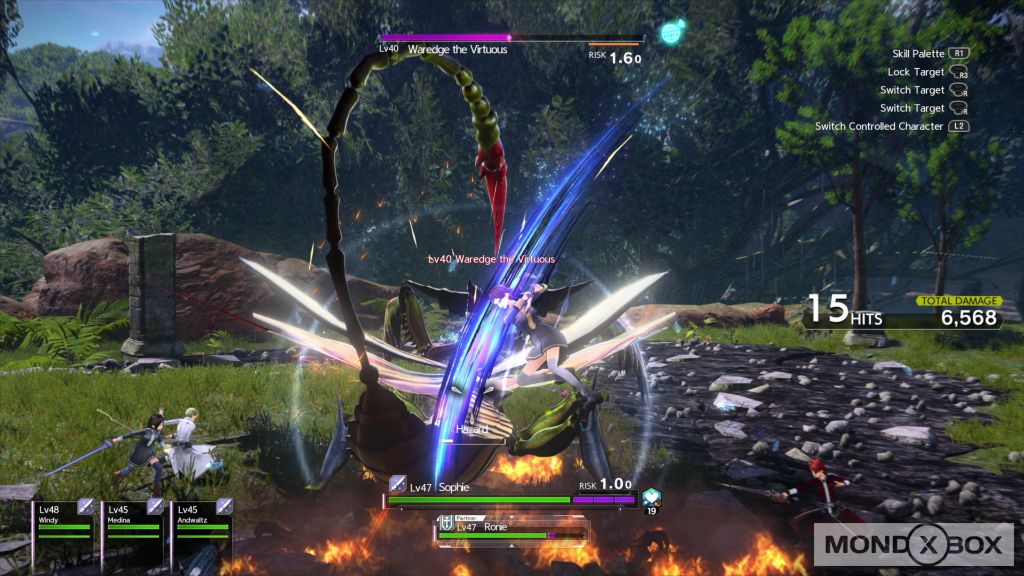Viewport: 1024px width, 576px height.
Task: Click Sophie's sword weapon icon
Action: coord(398,485)
